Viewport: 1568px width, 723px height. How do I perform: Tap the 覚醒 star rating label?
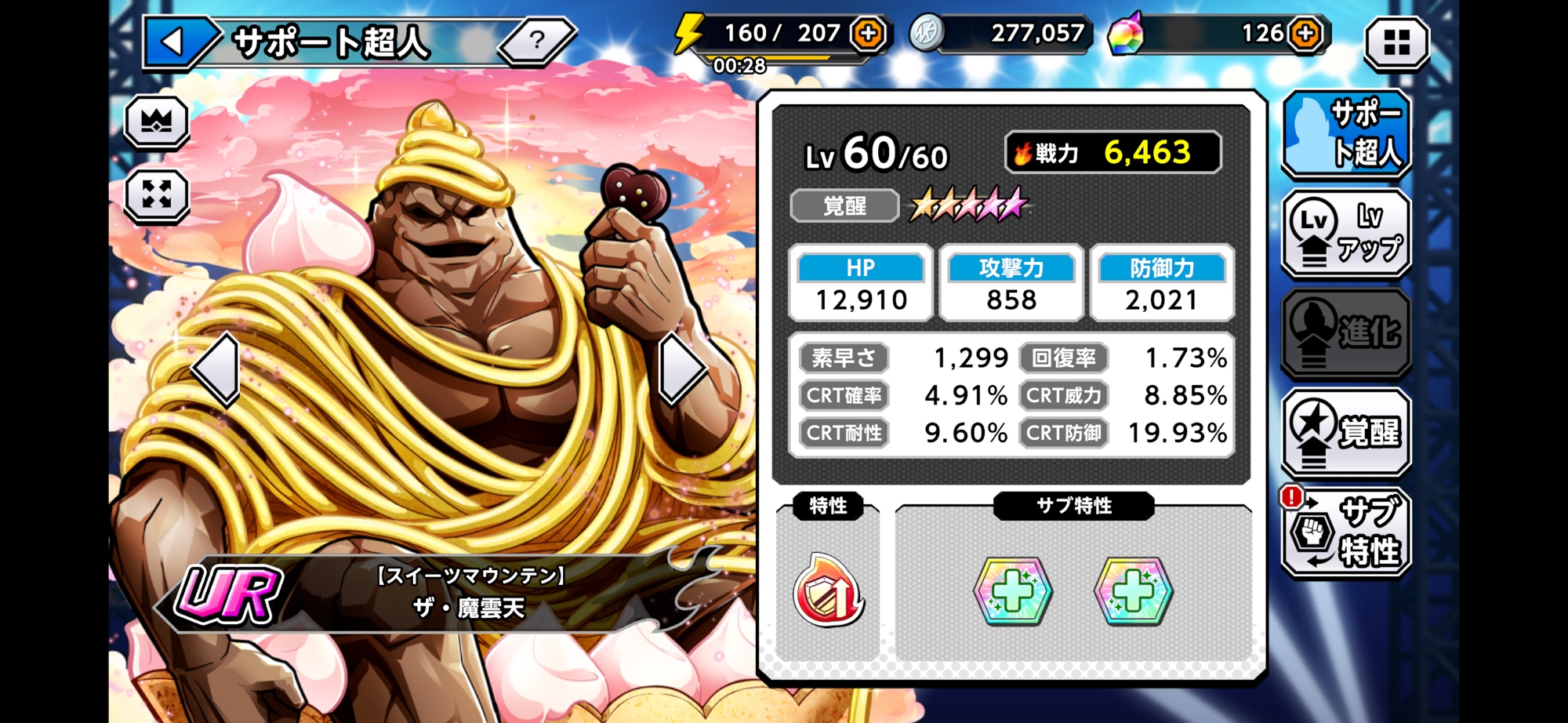pyautogui.click(x=844, y=206)
